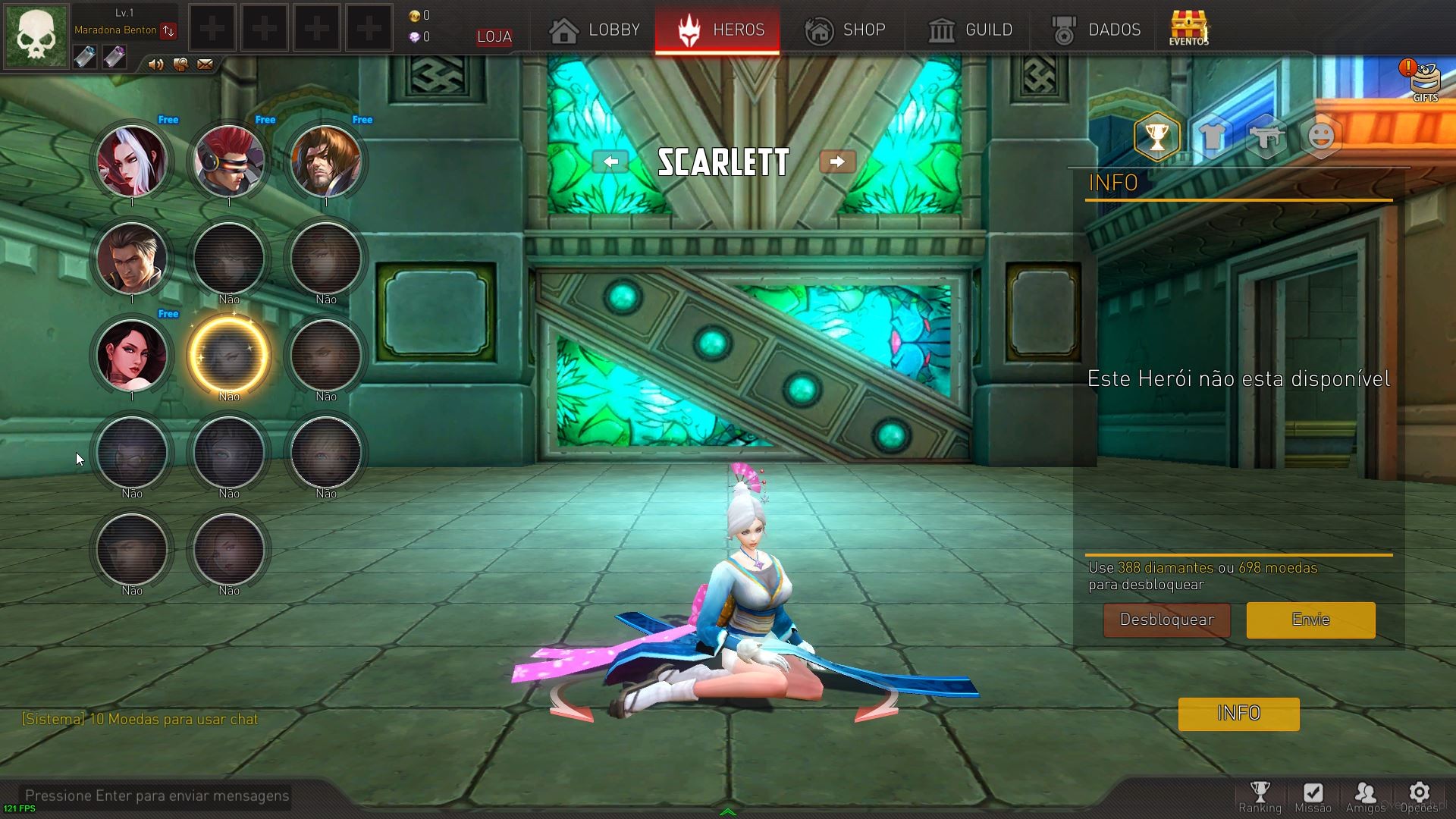Open the Opções settings gear
The height and width of the screenshot is (819, 1456).
tap(1419, 797)
